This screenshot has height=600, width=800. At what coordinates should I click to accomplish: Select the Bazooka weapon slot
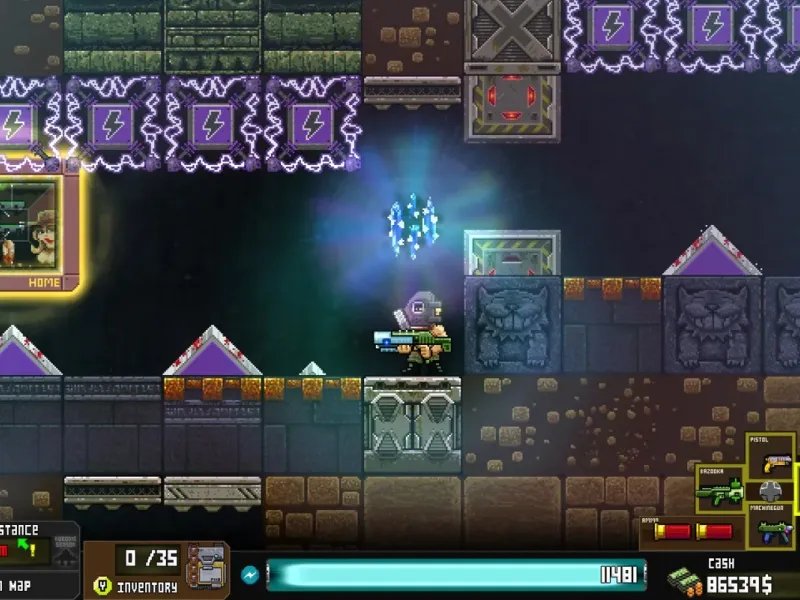pyautogui.click(x=720, y=489)
